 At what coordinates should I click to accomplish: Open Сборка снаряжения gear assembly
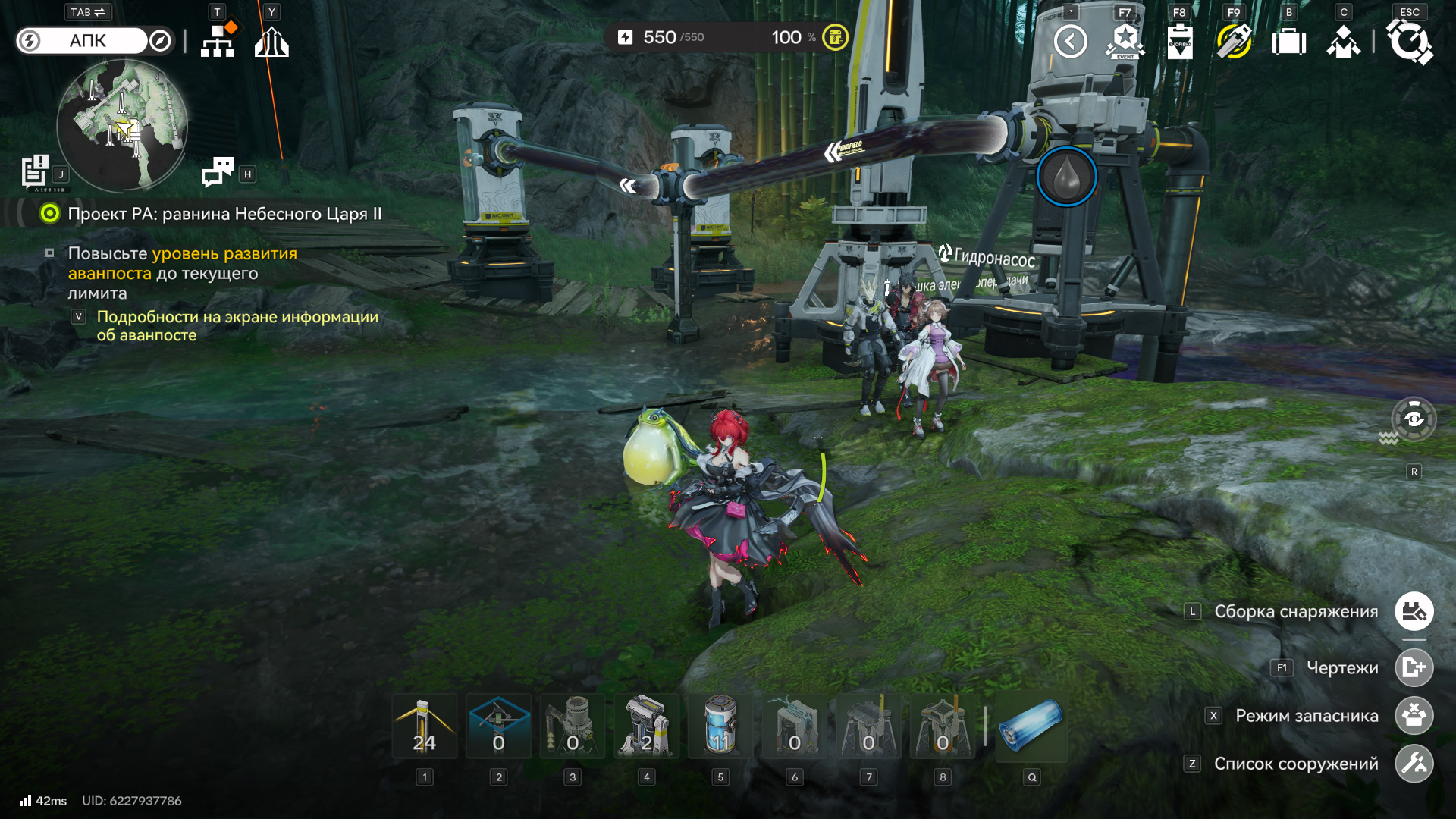click(1414, 611)
